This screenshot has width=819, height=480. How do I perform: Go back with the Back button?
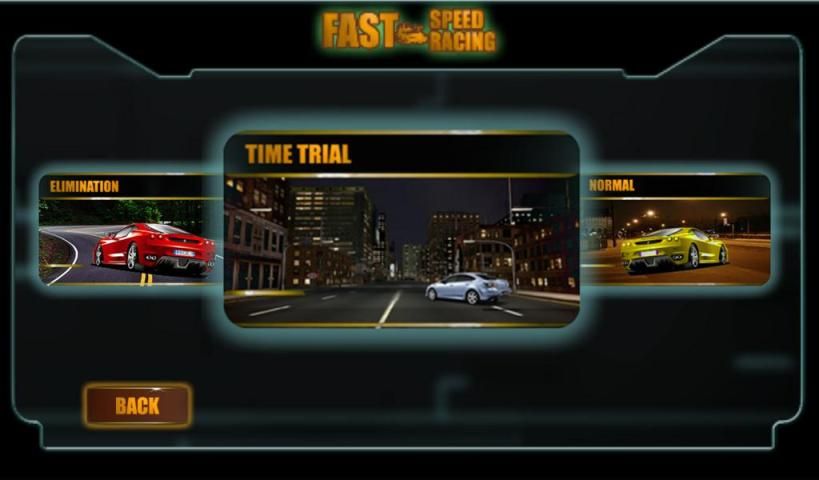click(137, 405)
